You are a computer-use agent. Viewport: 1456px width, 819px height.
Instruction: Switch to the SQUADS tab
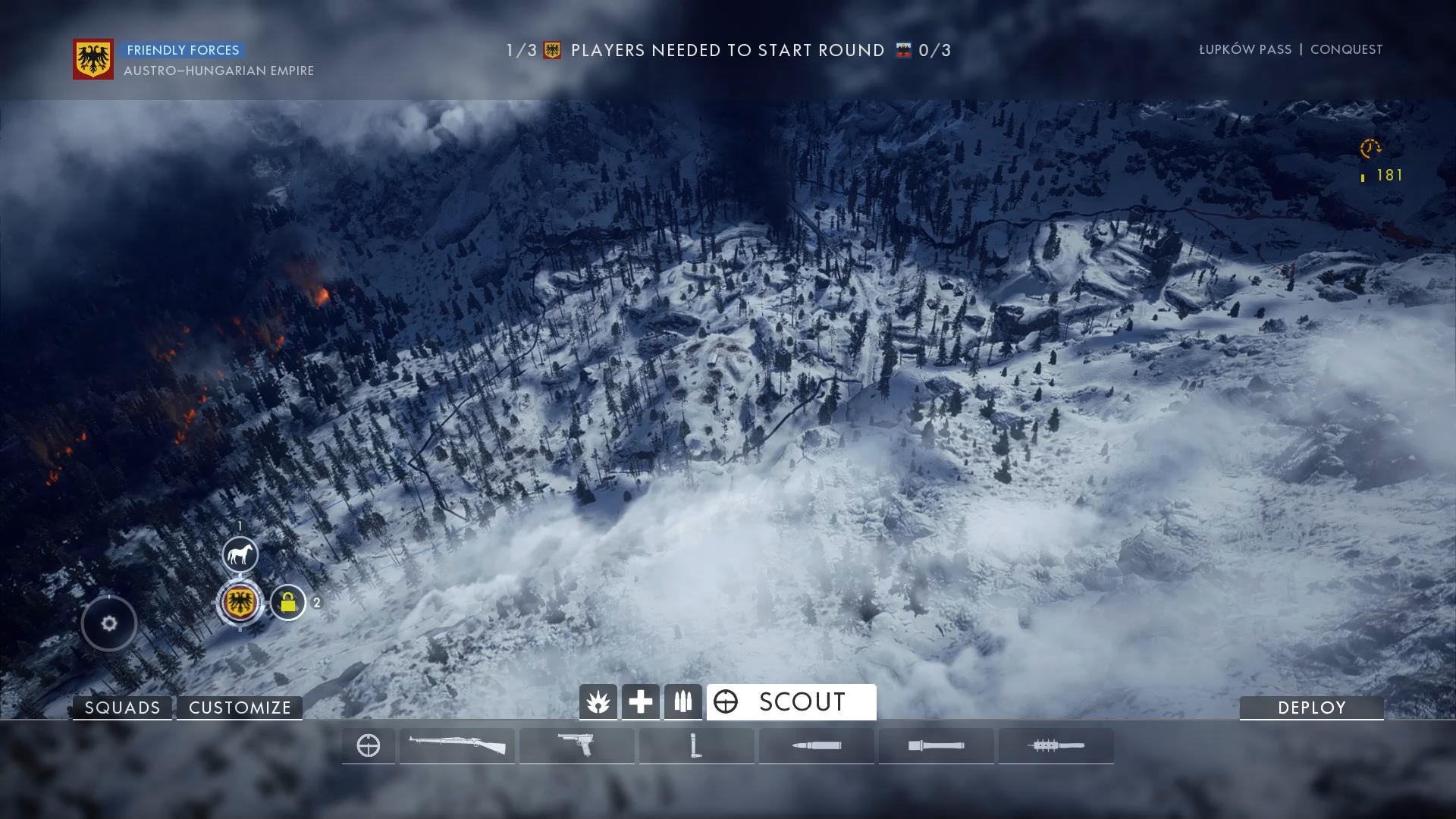coord(121,708)
